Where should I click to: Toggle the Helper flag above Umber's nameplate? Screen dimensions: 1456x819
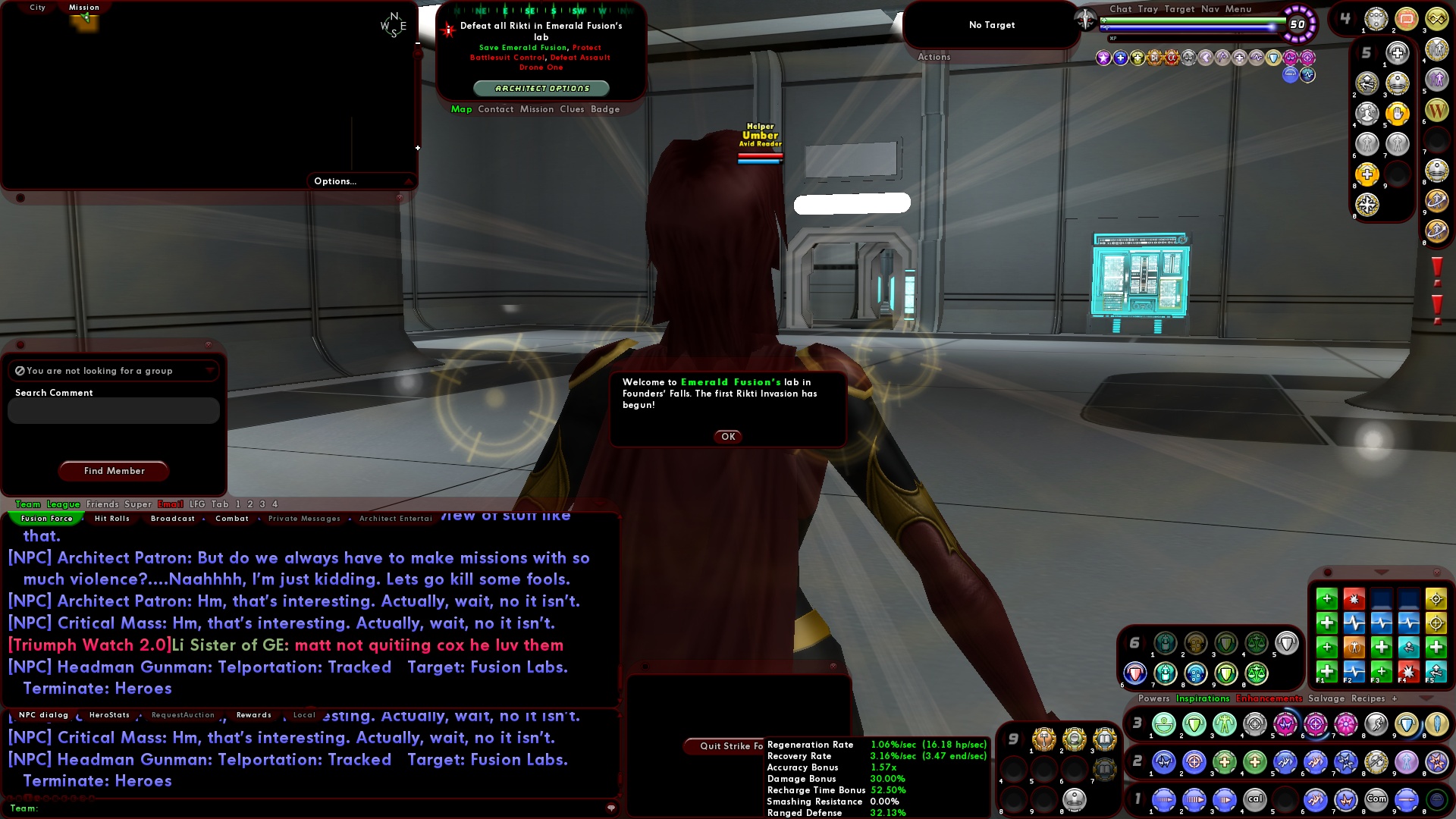pyautogui.click(x=761, y=126)
